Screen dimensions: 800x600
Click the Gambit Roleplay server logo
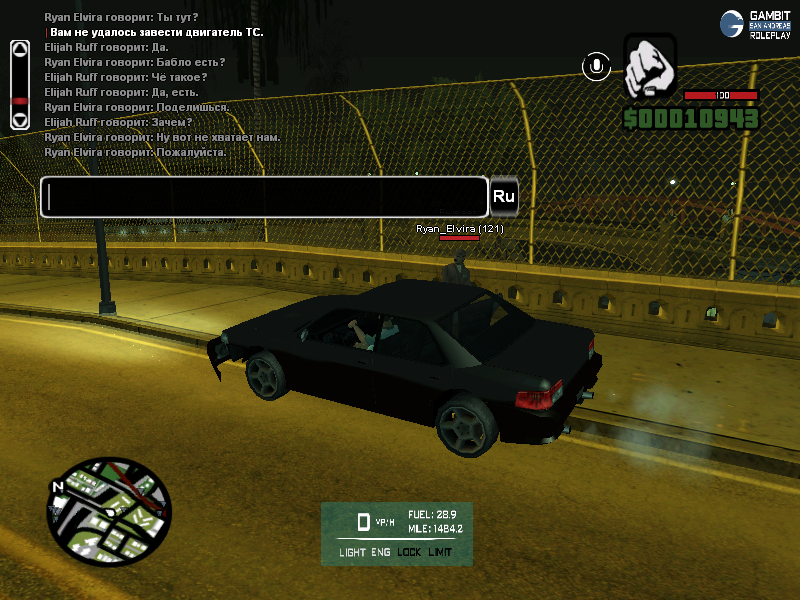coord(756,24)
